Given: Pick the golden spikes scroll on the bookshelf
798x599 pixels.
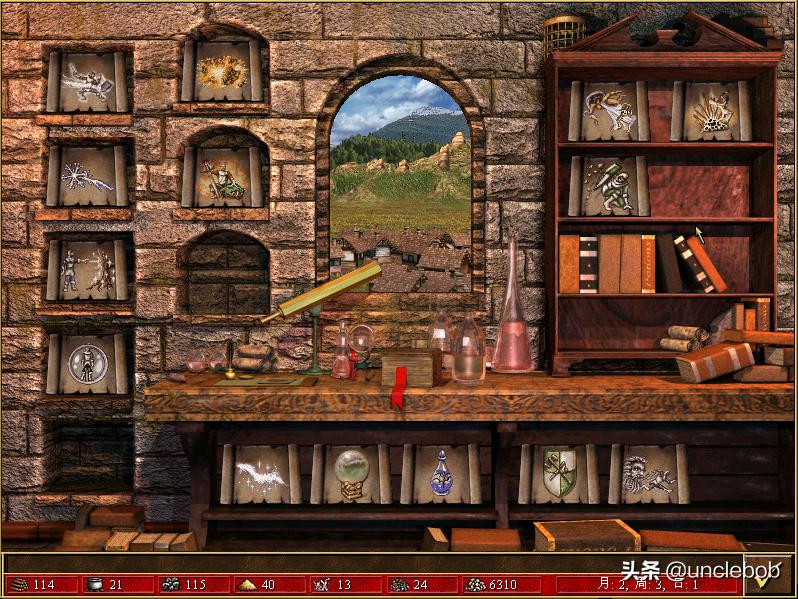Looking at the screenshot, I should (711, 110).
